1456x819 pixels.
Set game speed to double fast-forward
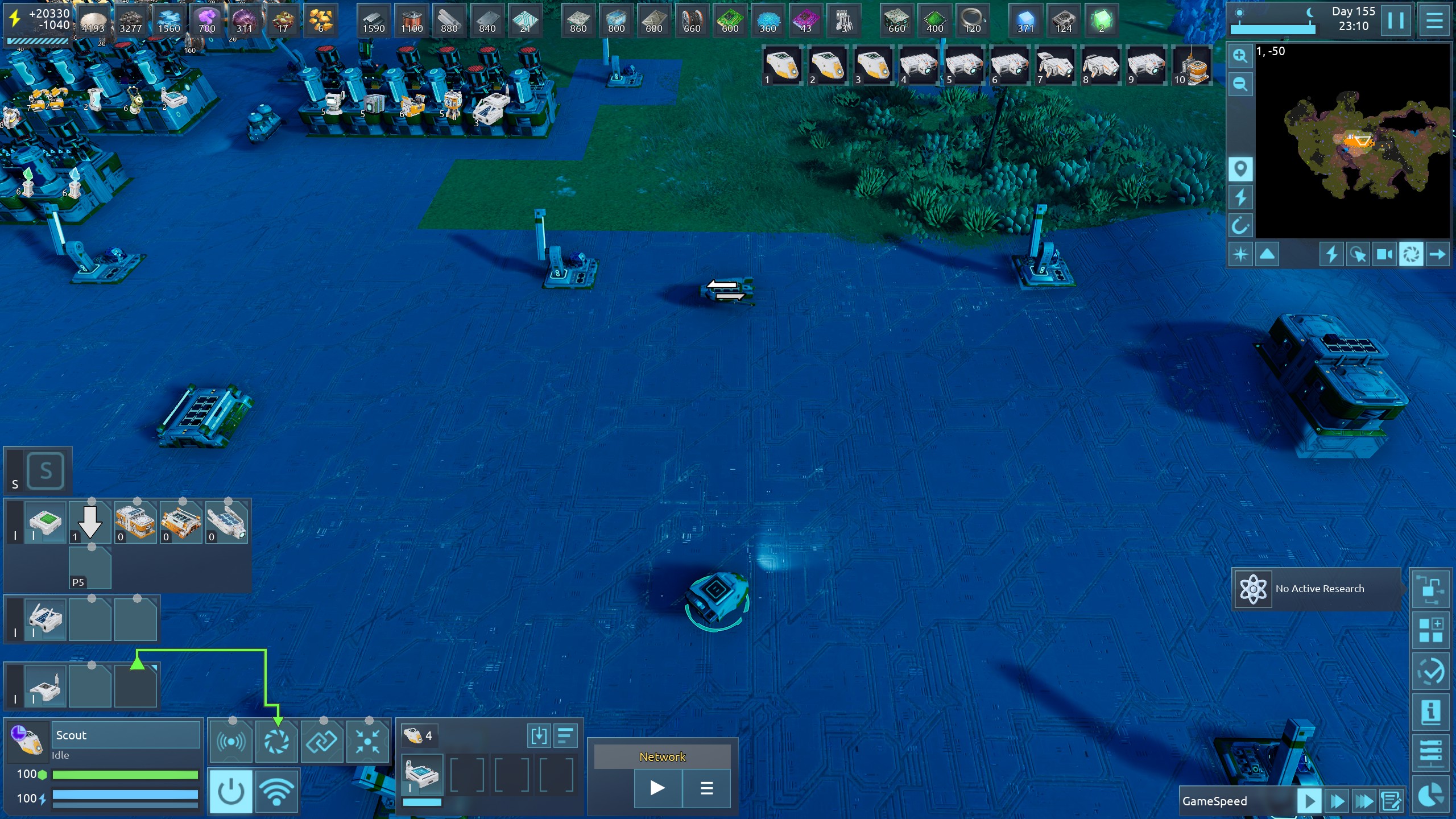pyautogui.click(x=1337, y=801)
